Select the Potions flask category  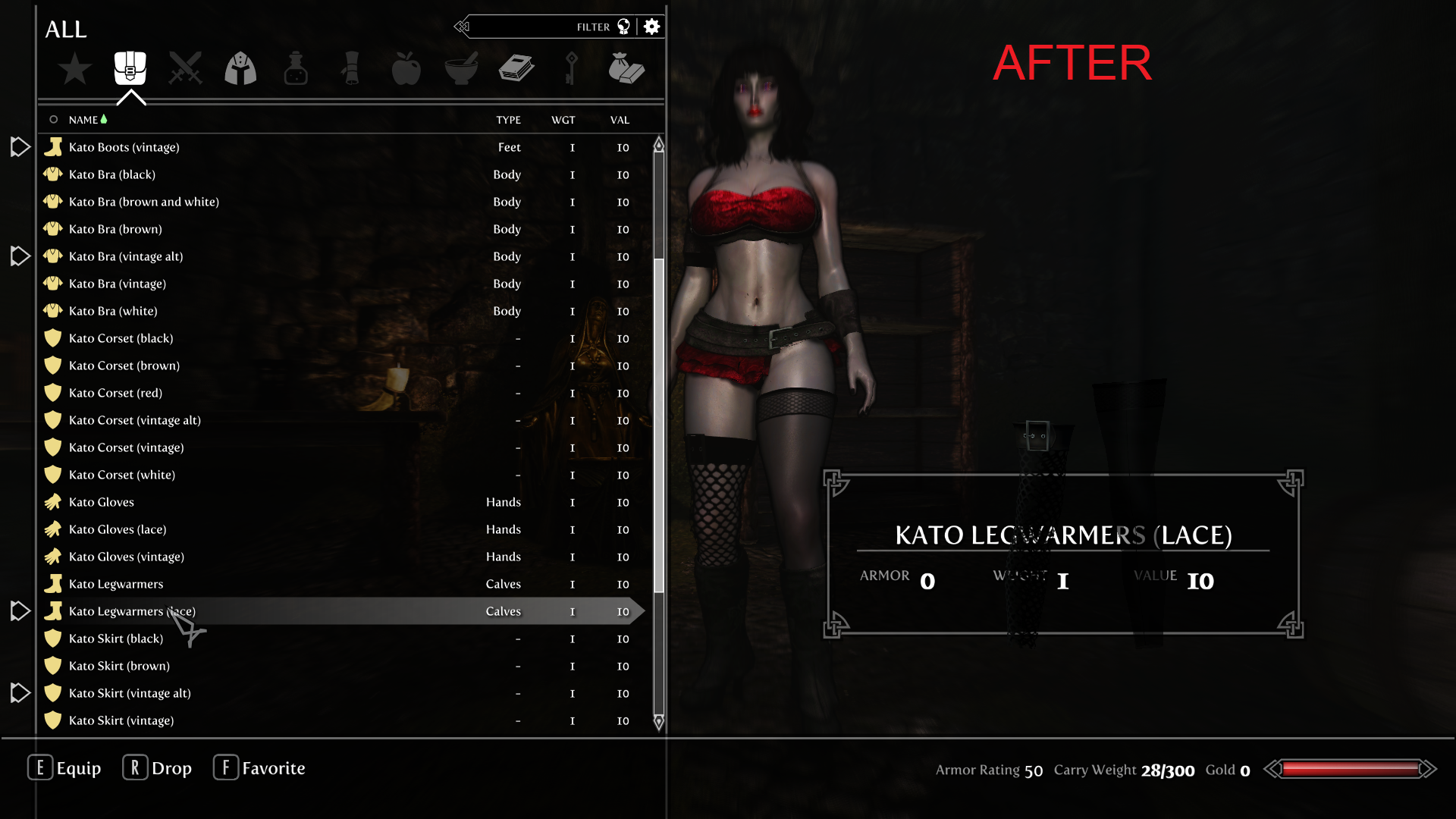[296, 68]
